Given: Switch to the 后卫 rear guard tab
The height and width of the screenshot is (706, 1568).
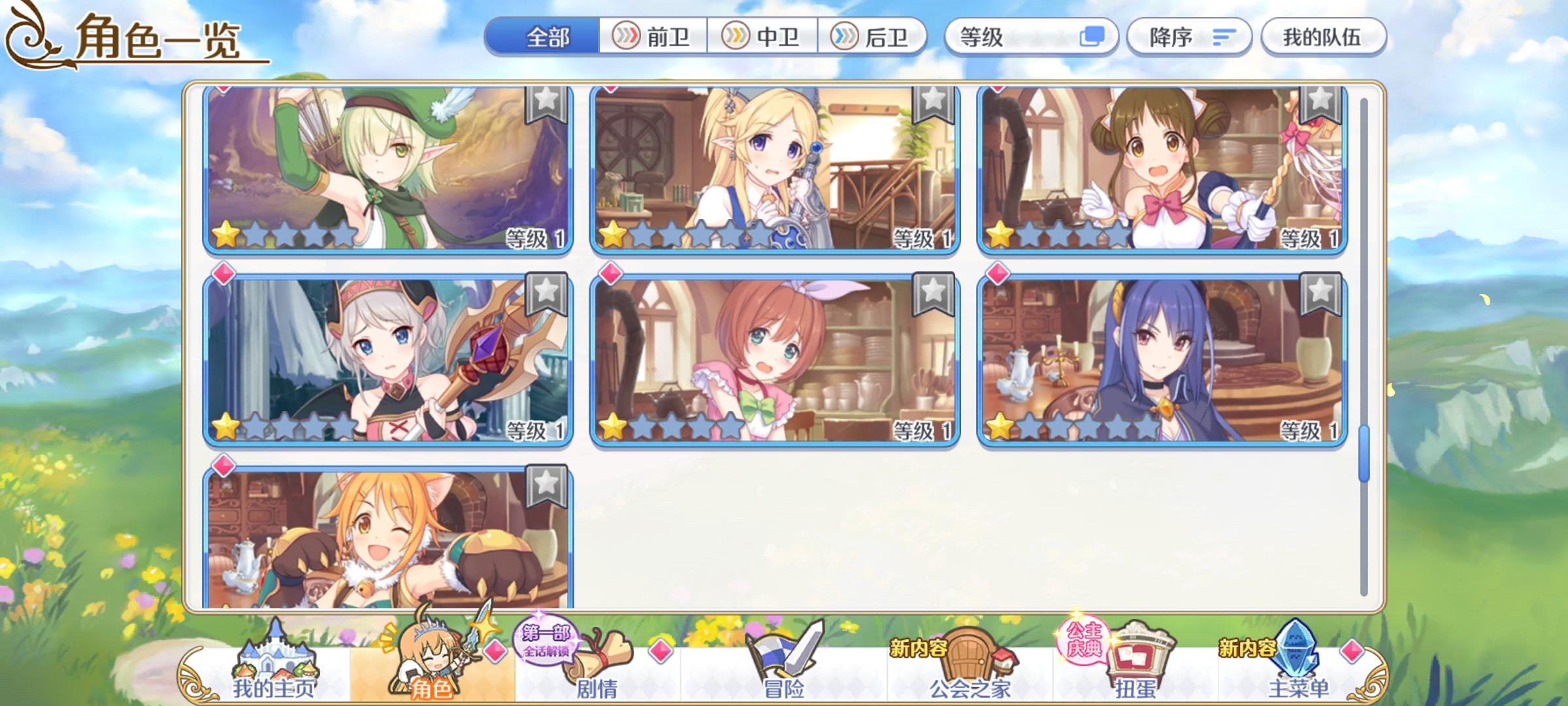Looking at the screenshot, I should 875,37.
